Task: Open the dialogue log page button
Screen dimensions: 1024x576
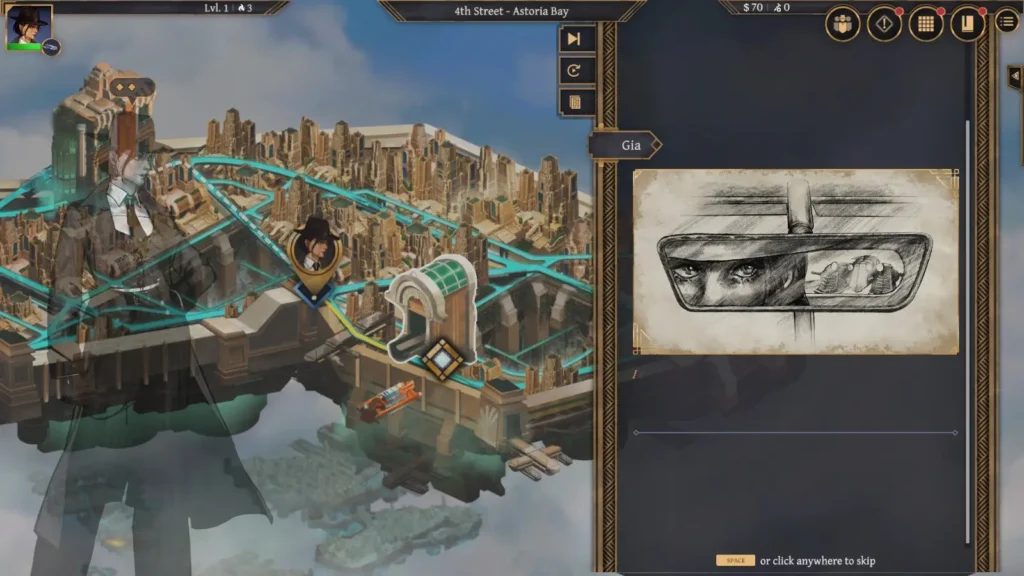Action: pos(578,102)
